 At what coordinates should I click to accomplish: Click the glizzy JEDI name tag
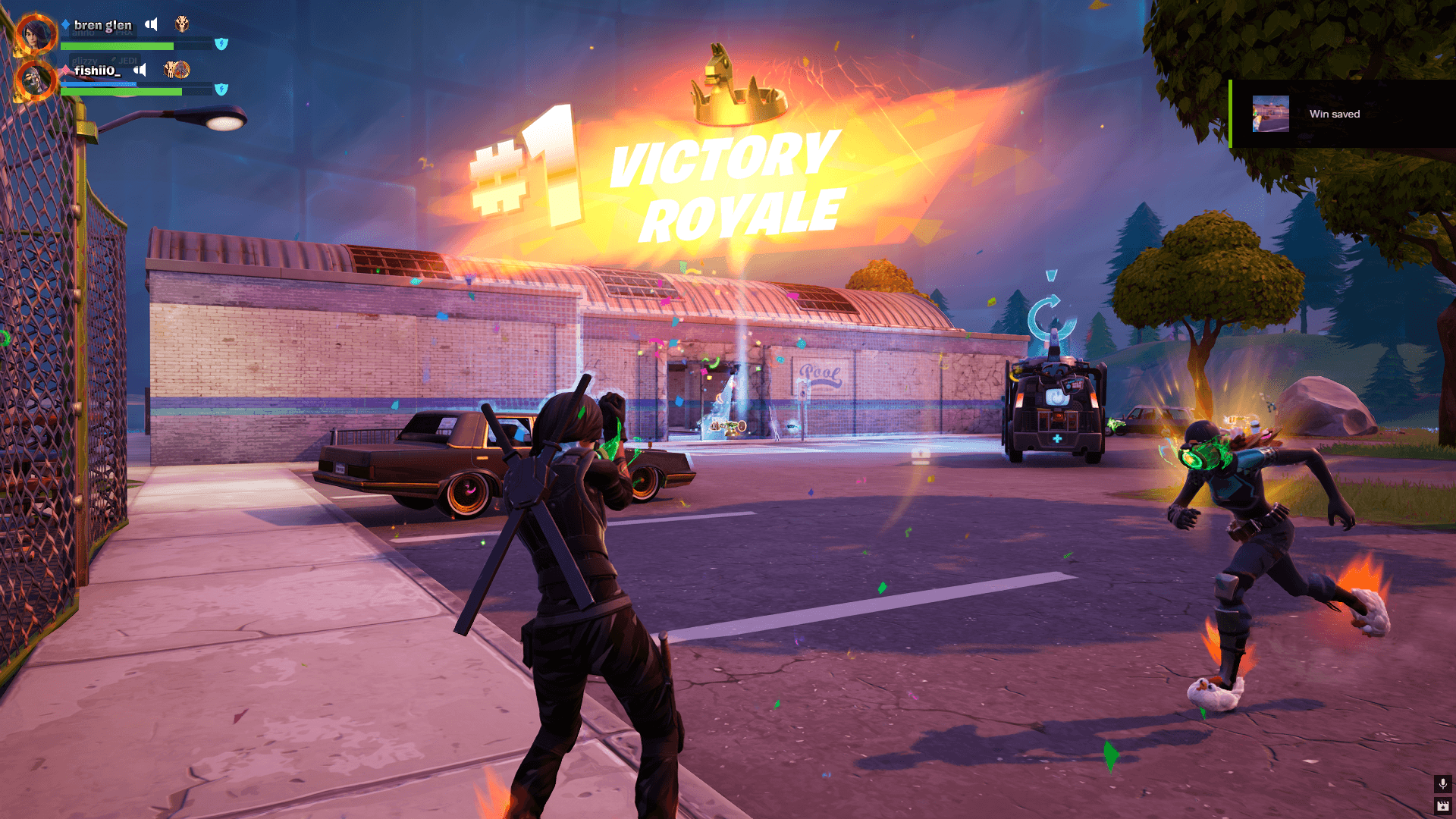pyautogui.click(x=104, y=61)
